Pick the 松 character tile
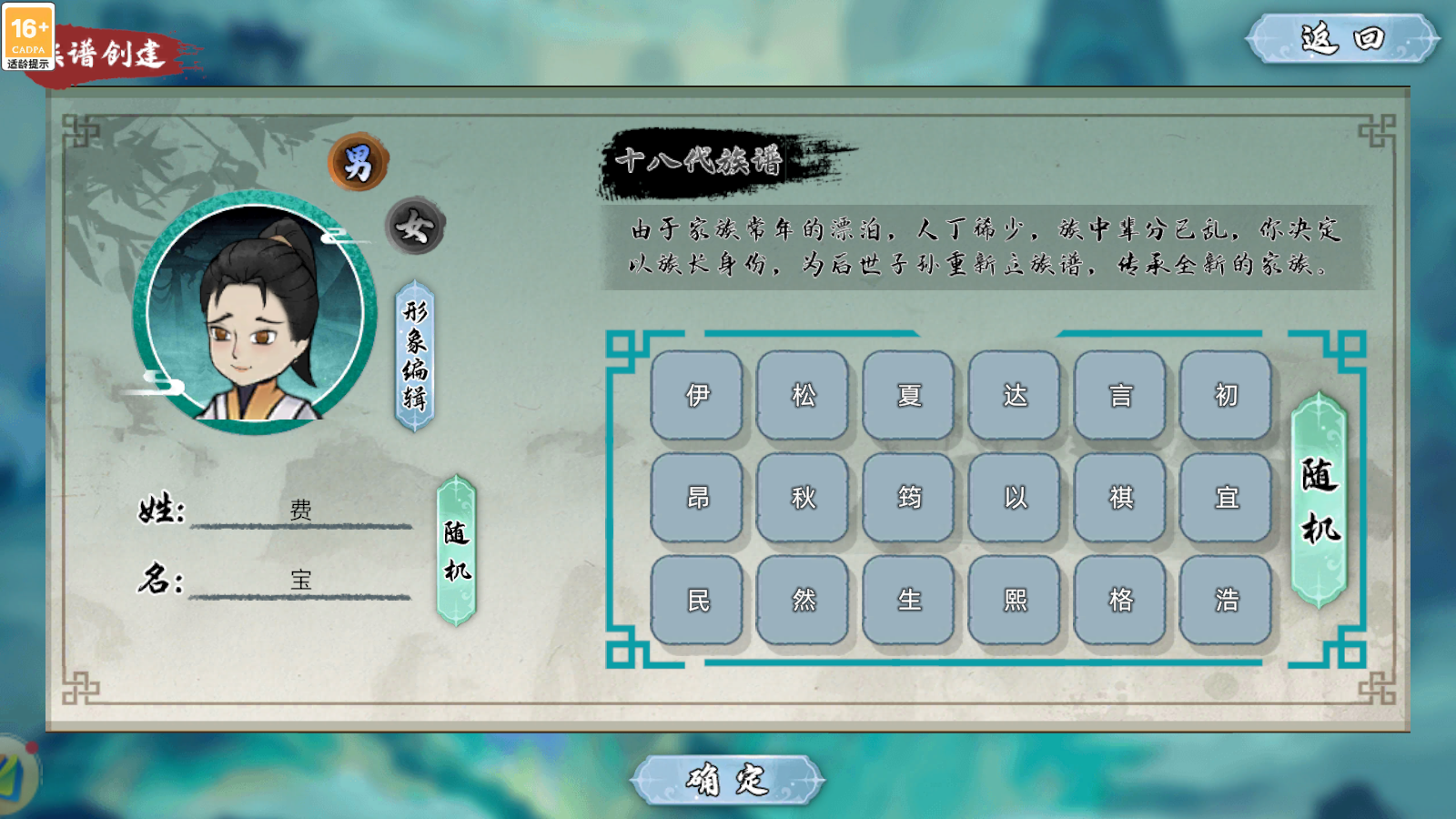Image resolution: width=1456 pixels, height=819 pixels. click(804, 396)
